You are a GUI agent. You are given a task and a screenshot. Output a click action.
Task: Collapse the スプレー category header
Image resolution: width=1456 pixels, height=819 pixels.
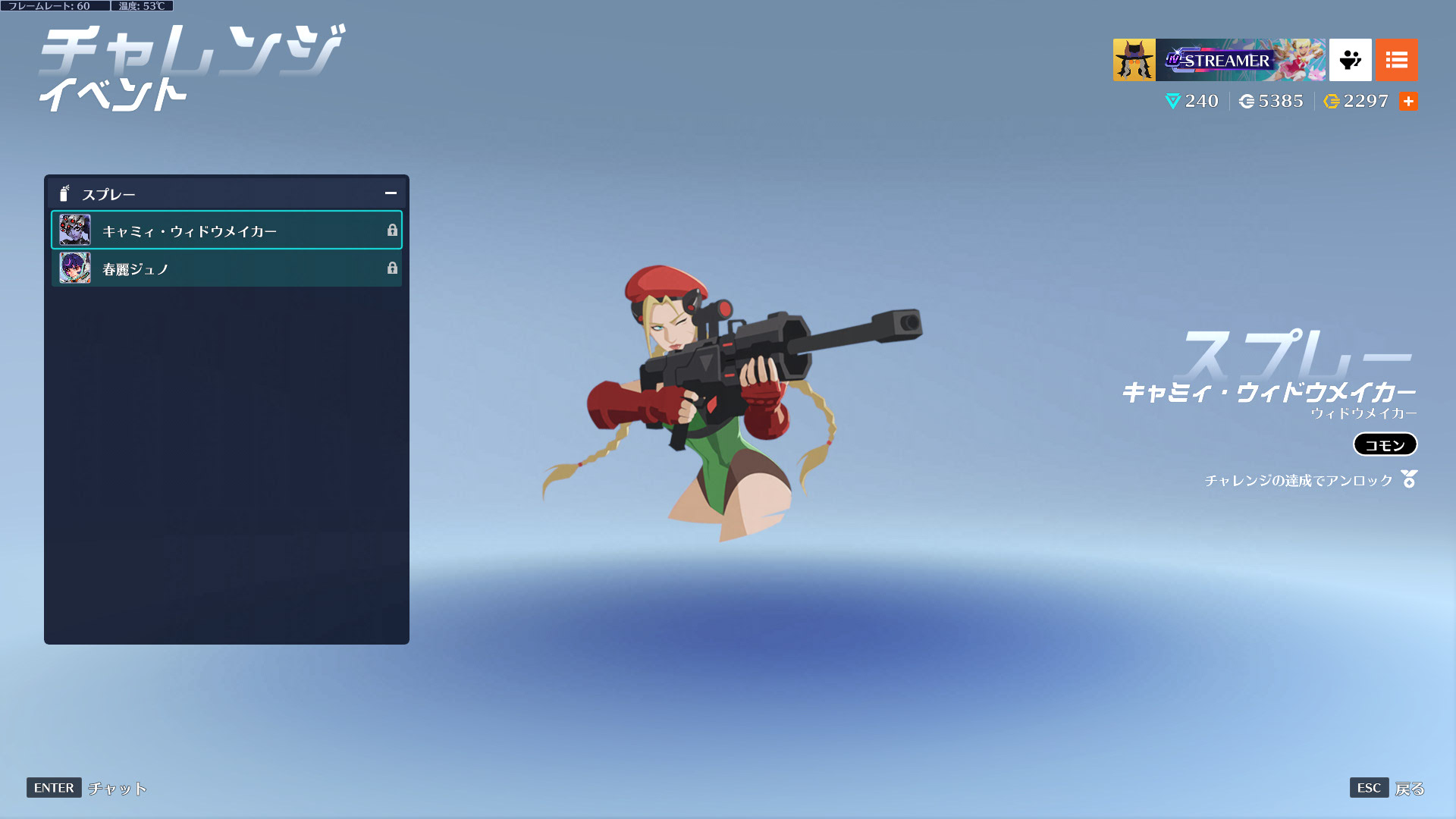pyautogui.click(x=391, y=193)
